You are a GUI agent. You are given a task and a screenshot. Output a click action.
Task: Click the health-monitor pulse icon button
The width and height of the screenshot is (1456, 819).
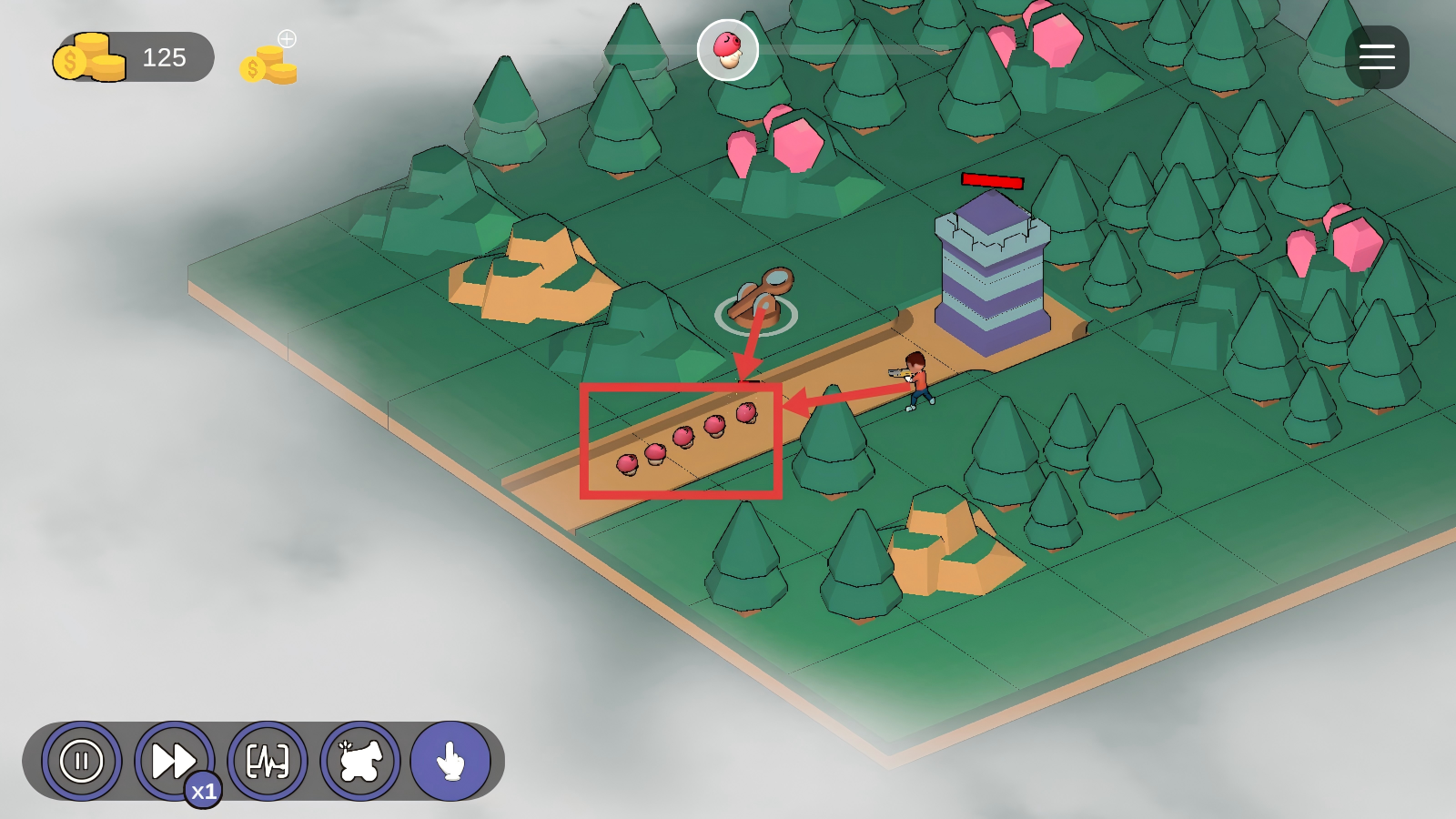tap(268, 761)
